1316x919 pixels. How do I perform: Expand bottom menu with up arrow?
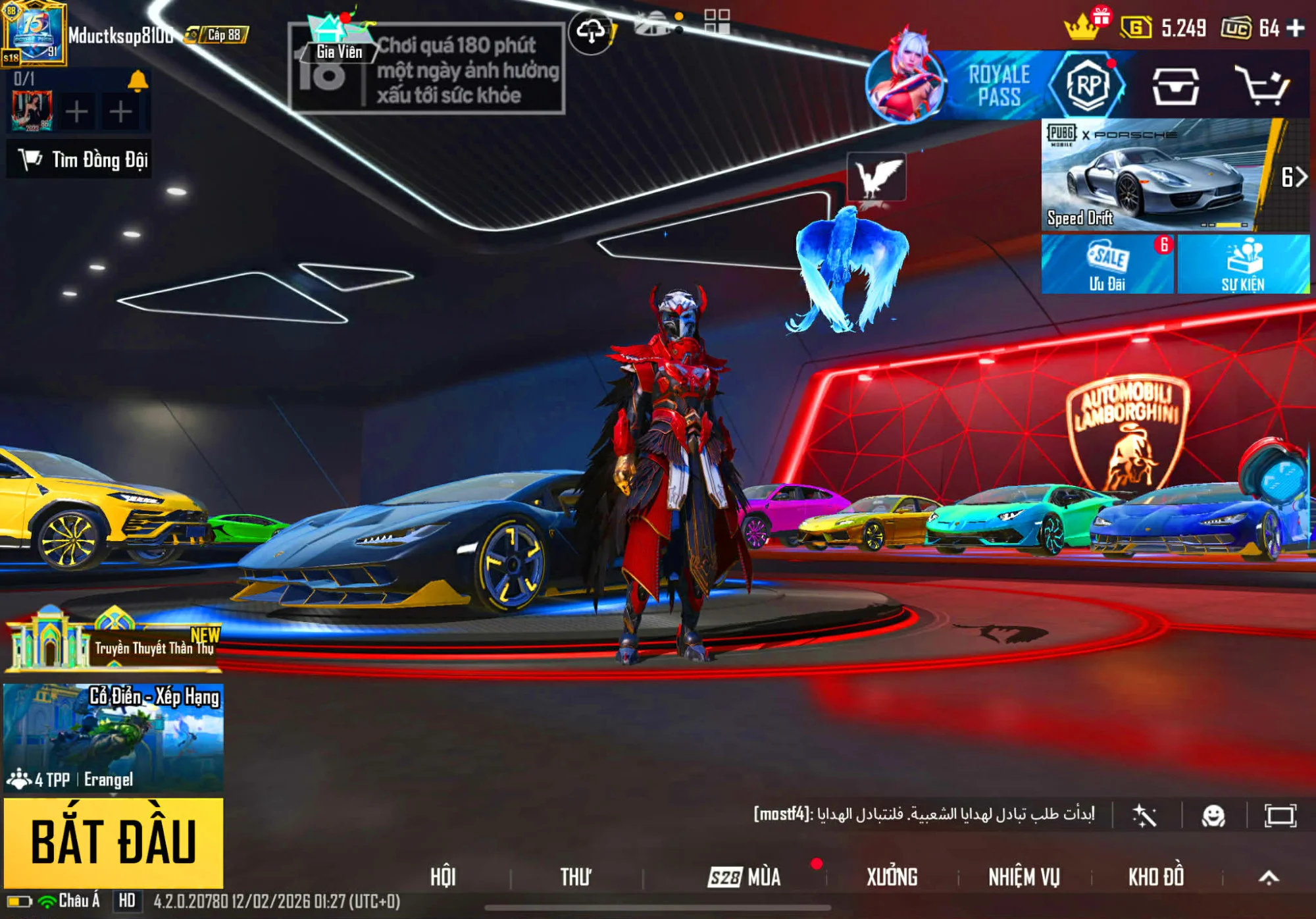pyautogui.click(x=1269, y=877)
